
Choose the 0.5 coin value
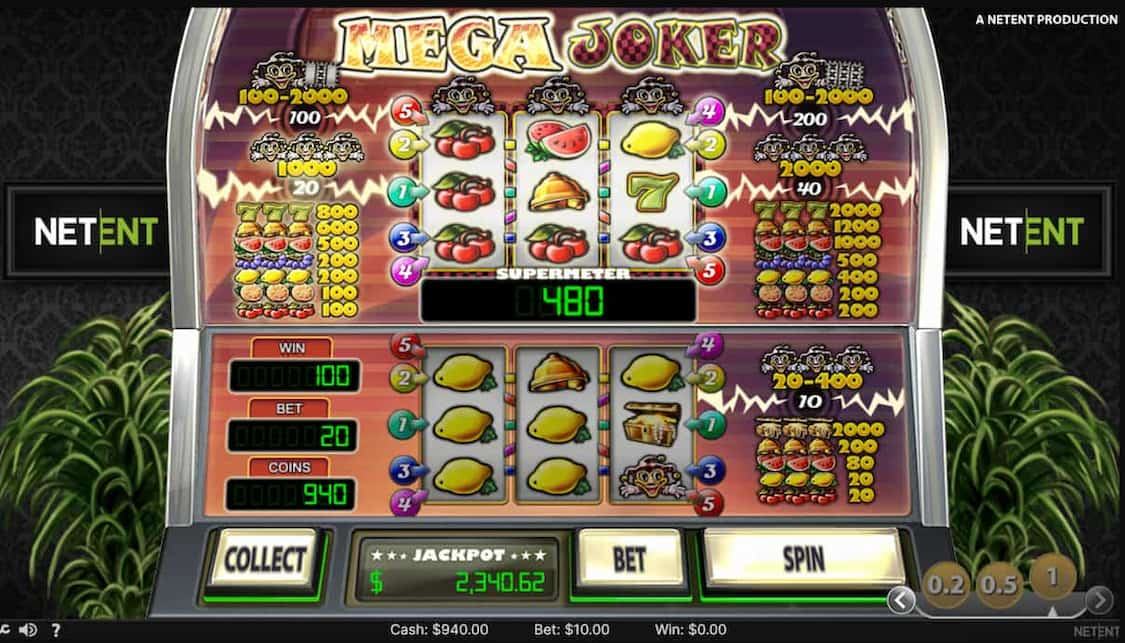(999, 585)
